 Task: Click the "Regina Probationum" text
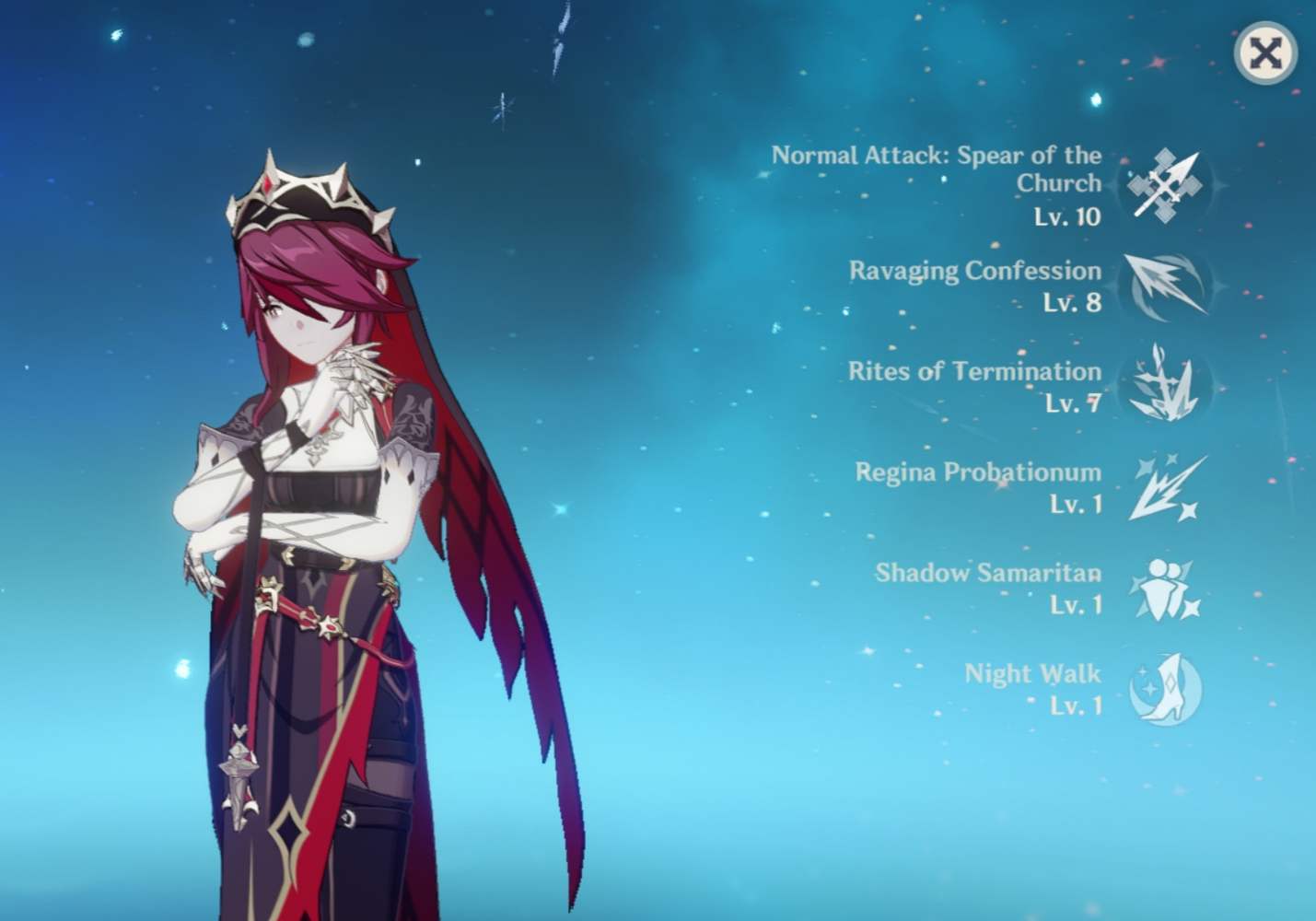point(978,472)
